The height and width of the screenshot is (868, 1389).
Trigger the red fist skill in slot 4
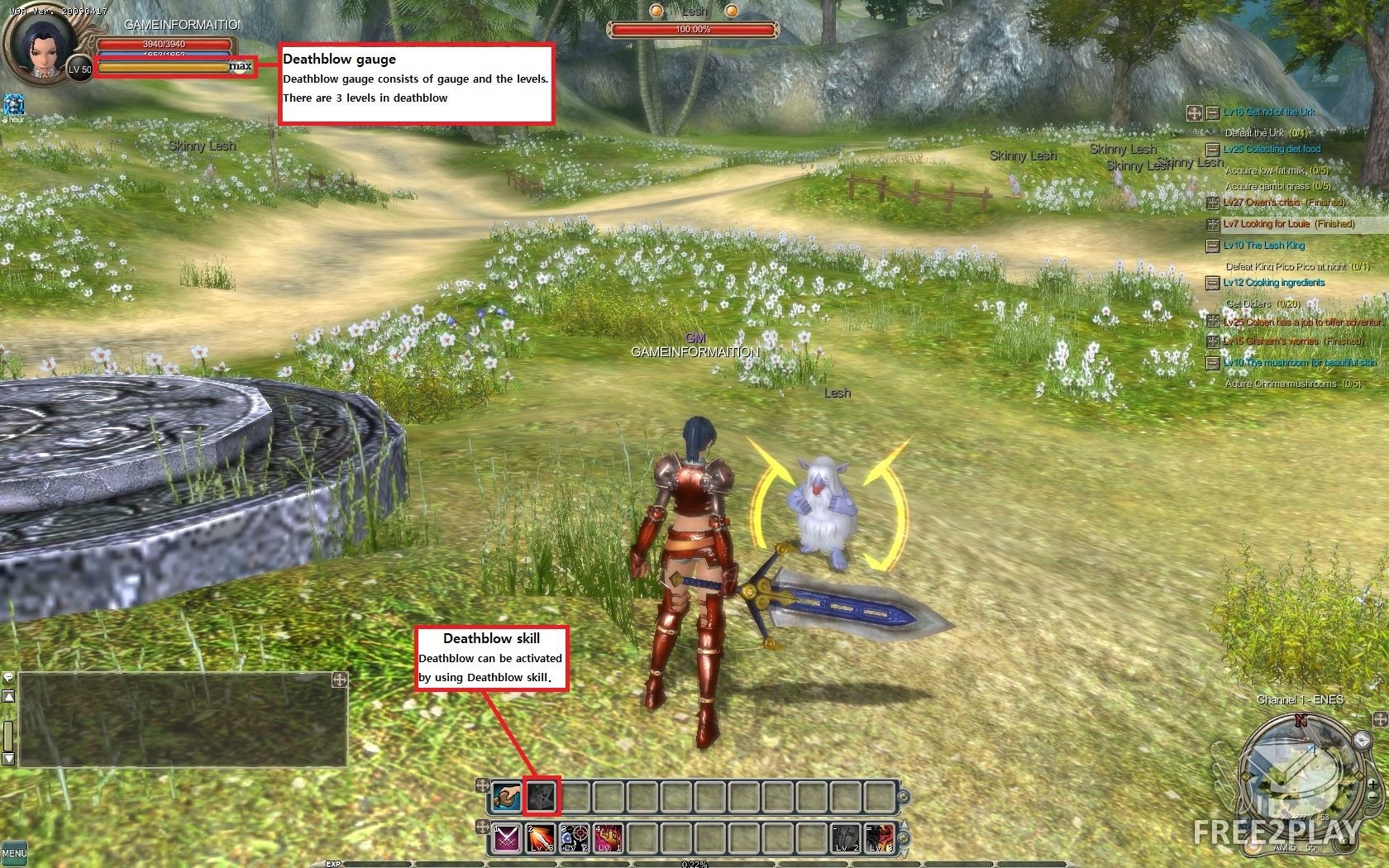[609, 838]
